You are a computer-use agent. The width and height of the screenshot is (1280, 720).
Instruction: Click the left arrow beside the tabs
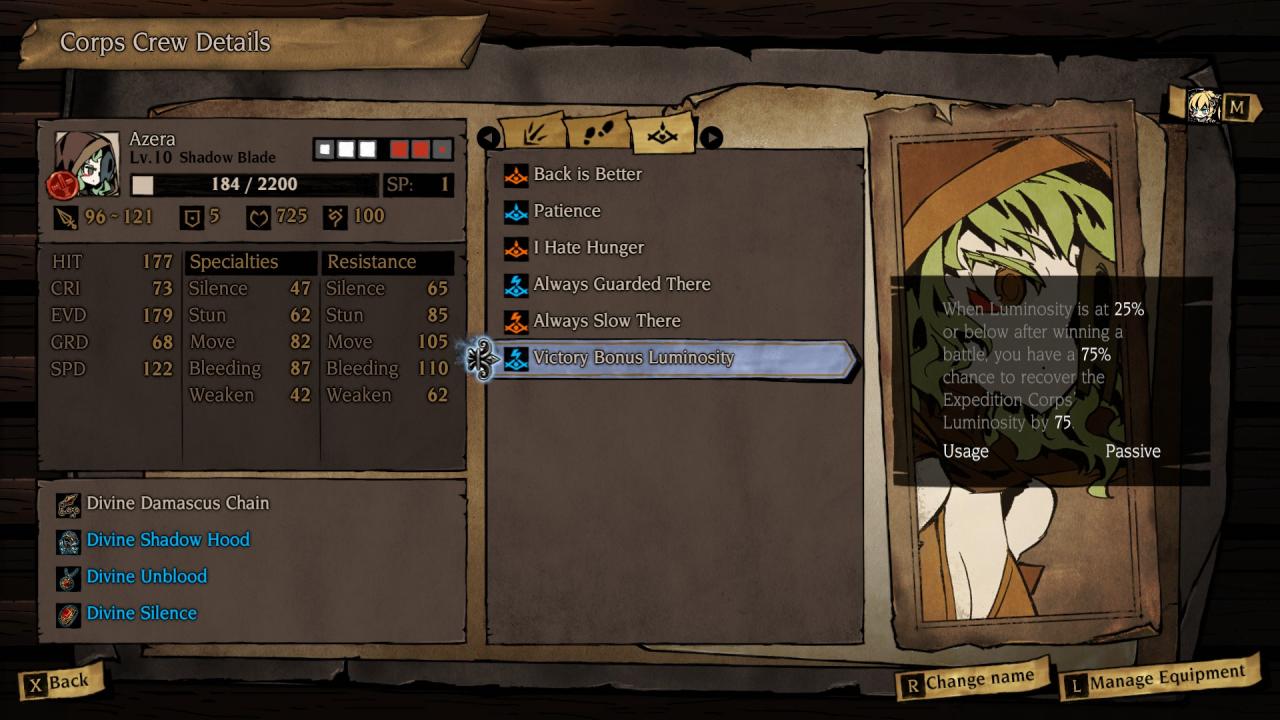(489, 137)
